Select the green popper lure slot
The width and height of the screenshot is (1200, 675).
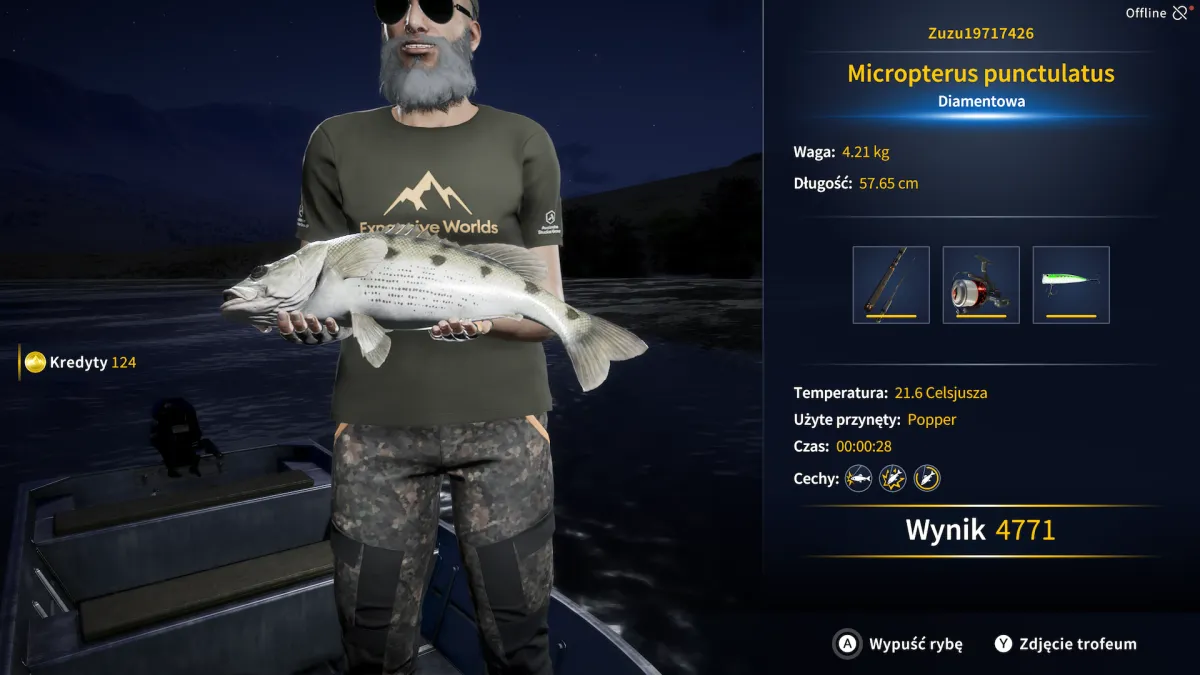click(1071, 285)
